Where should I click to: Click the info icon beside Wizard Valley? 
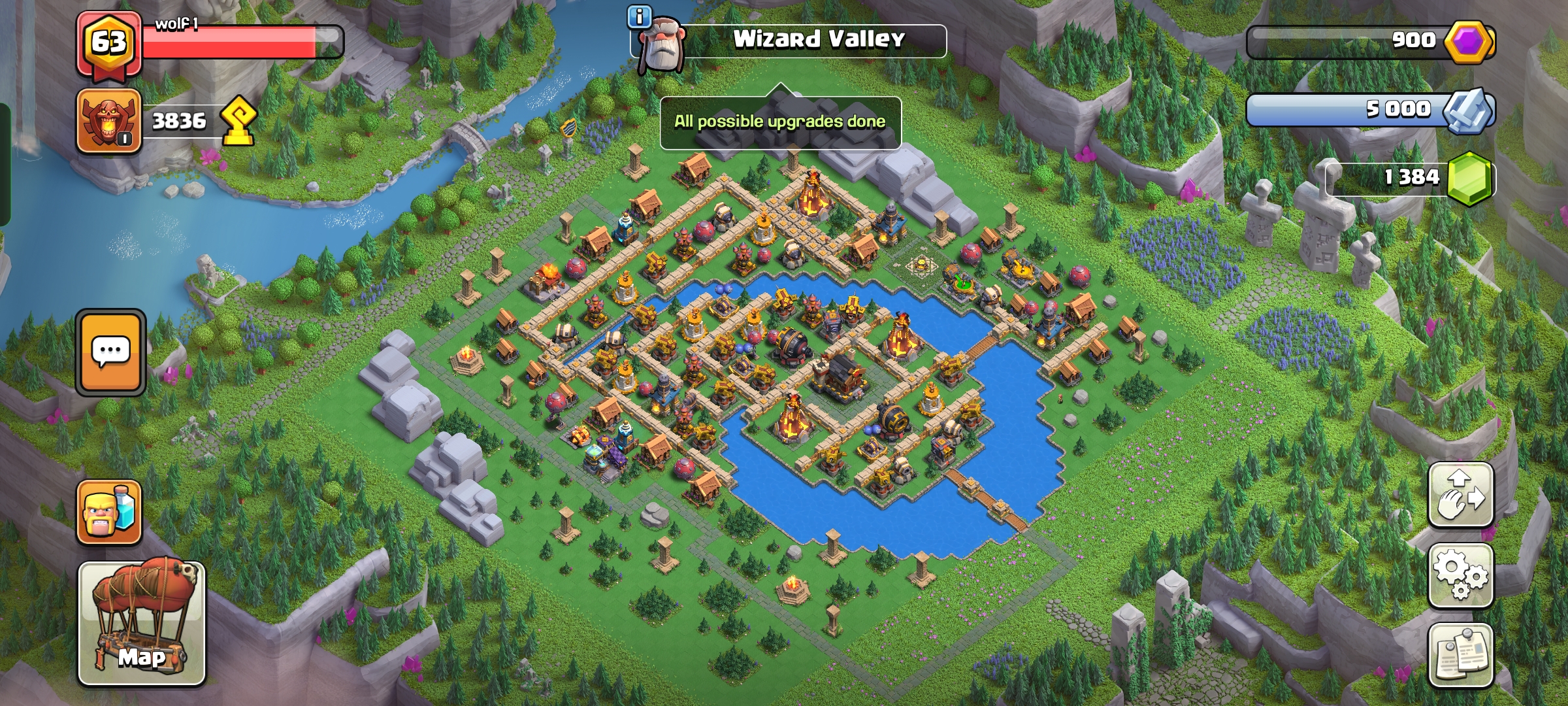(640, 17)
